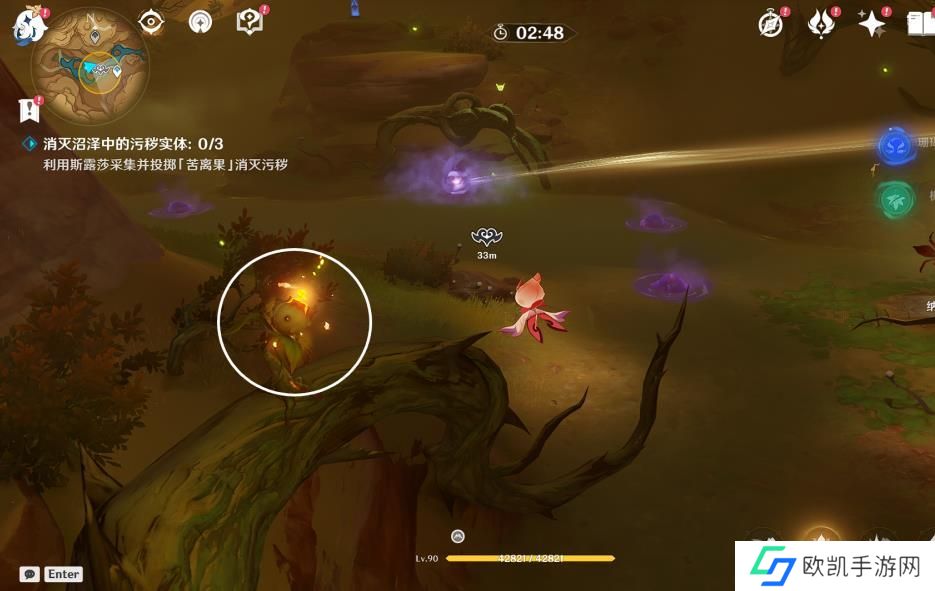Toggle the eye-shaped elemental sight icon
Screen dimensions: 935x591
coord(151,21)
